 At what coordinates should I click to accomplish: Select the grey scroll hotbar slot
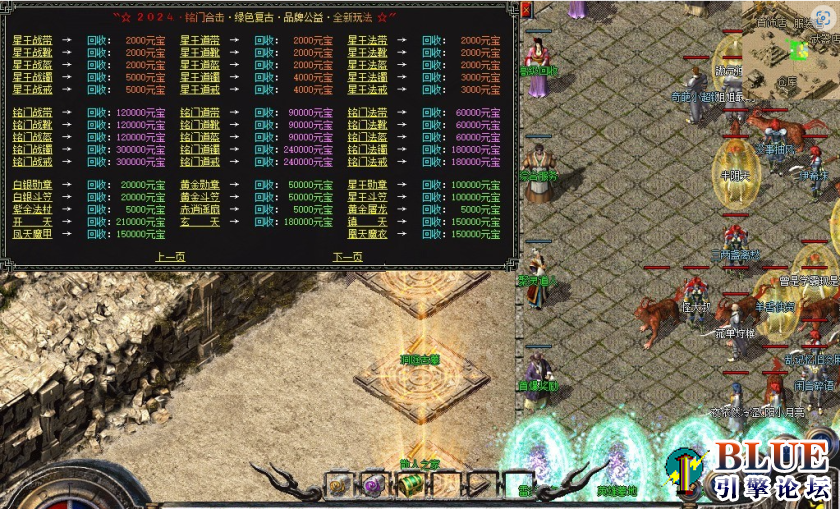337,486
